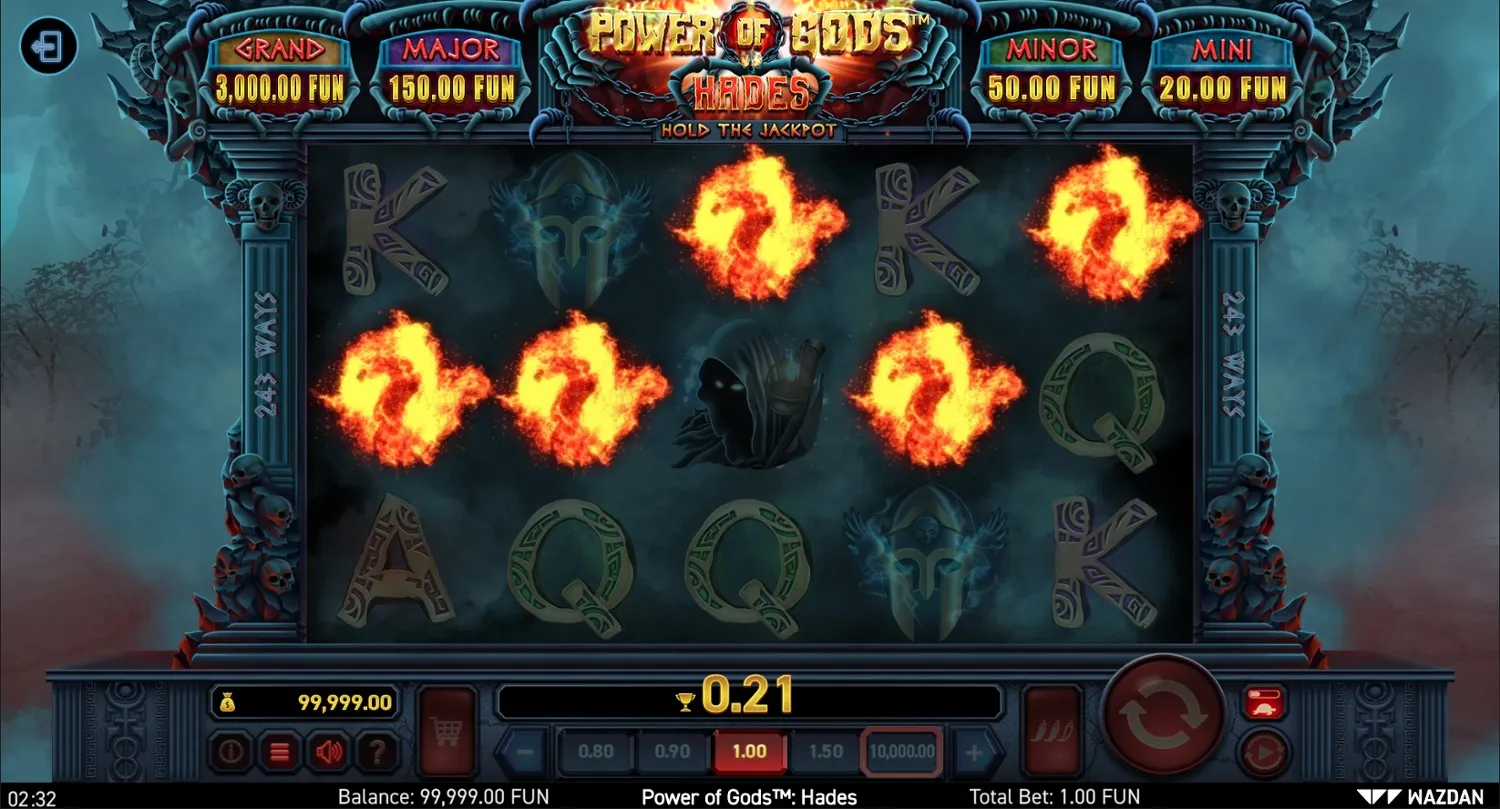
Task: Select the 1.00 bet value
Action: point(750,751)
